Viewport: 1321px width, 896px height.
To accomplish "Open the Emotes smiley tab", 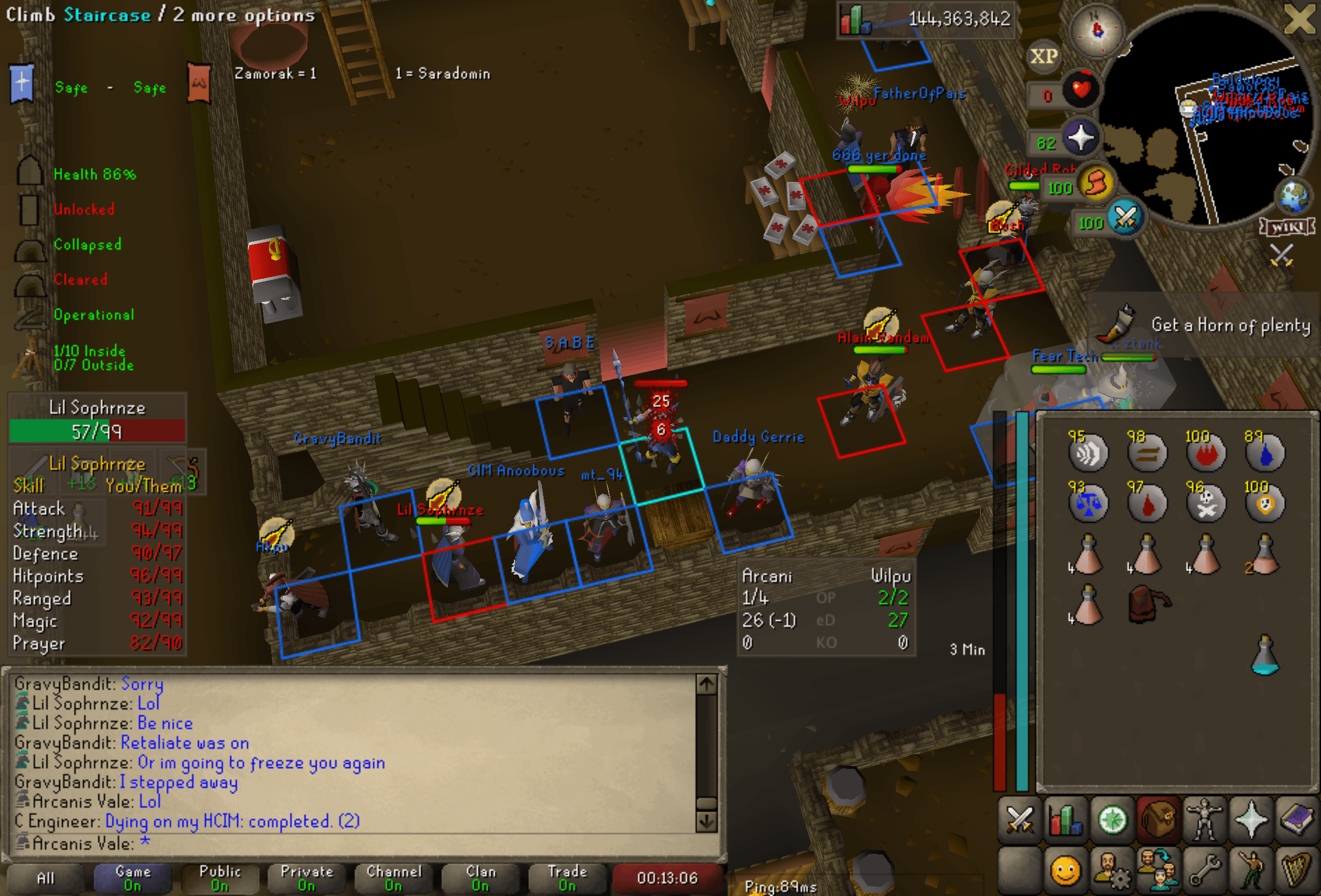I will coord(1065,871).
